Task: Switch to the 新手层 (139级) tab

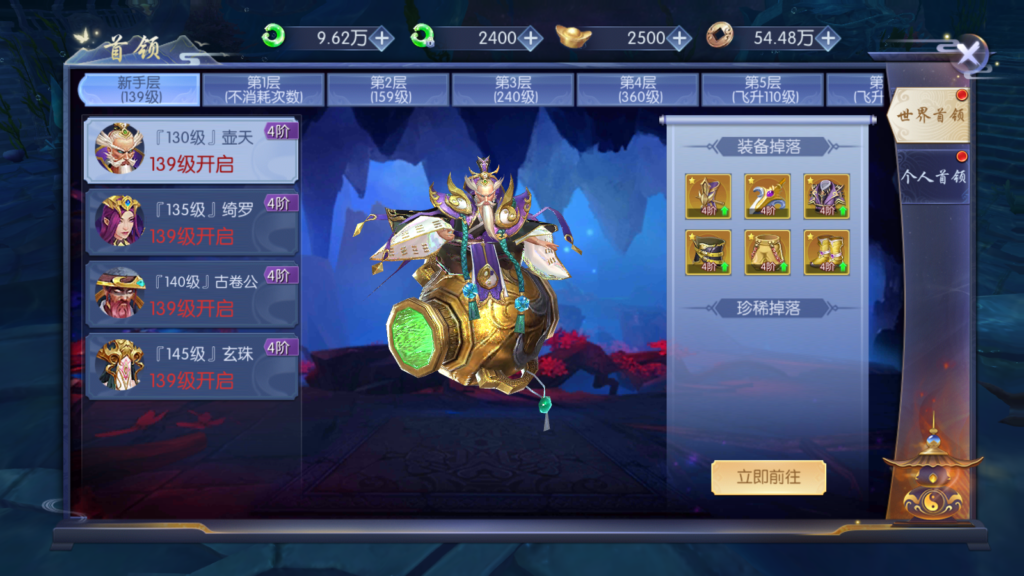Action: (139, 90)
